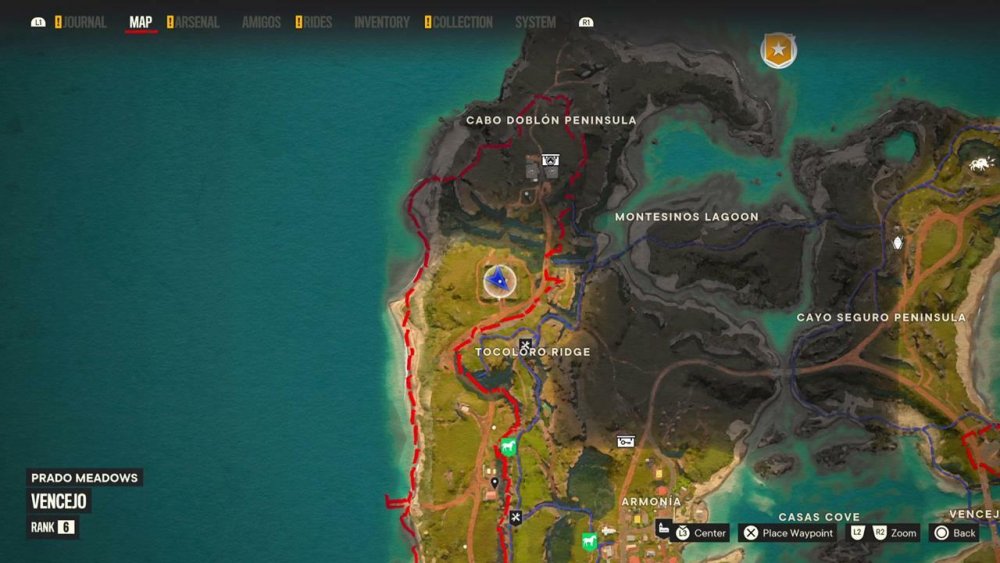Select the black location pin marker
The width and height of the screenshot is (1000, 563).
click(495, 483)
